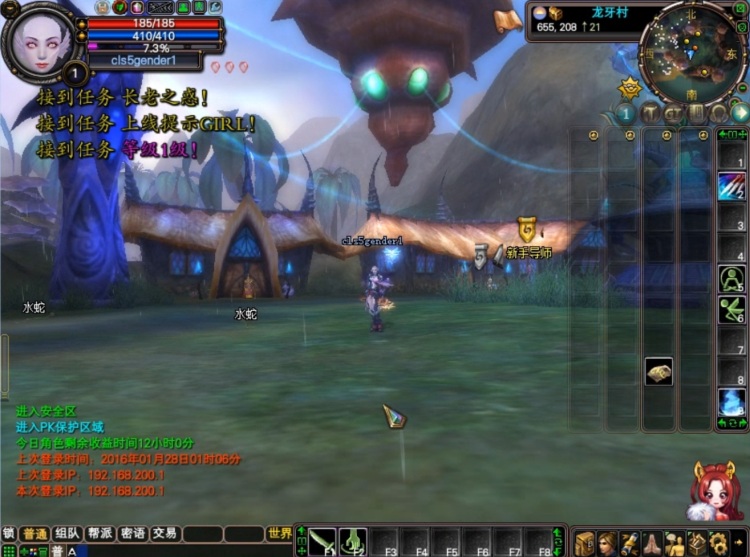Activate the F1 sword skill slot
The image size is (750, 557).
[x=322, y=541]
